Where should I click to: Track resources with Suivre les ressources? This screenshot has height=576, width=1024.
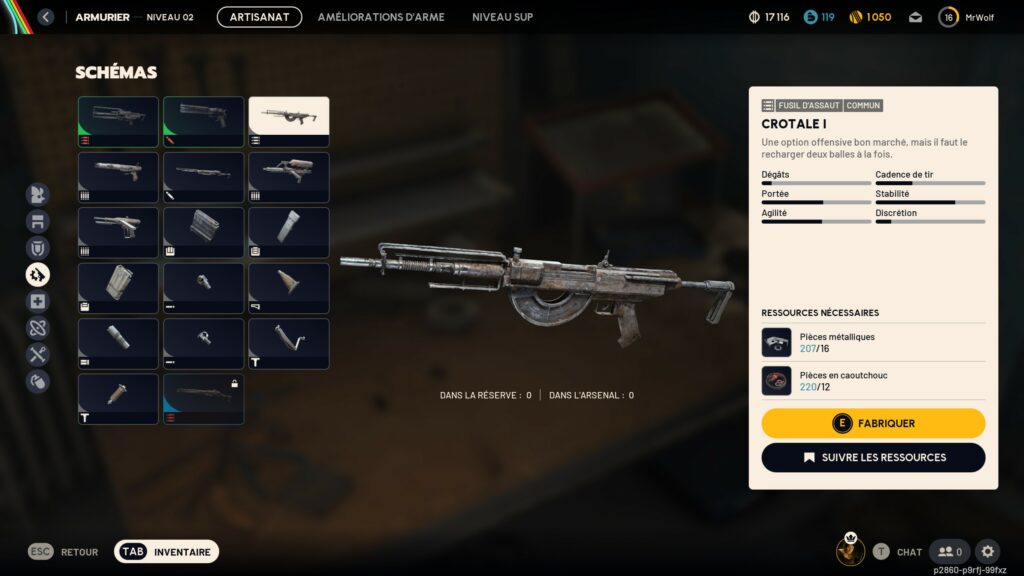[x=873, y=457]
